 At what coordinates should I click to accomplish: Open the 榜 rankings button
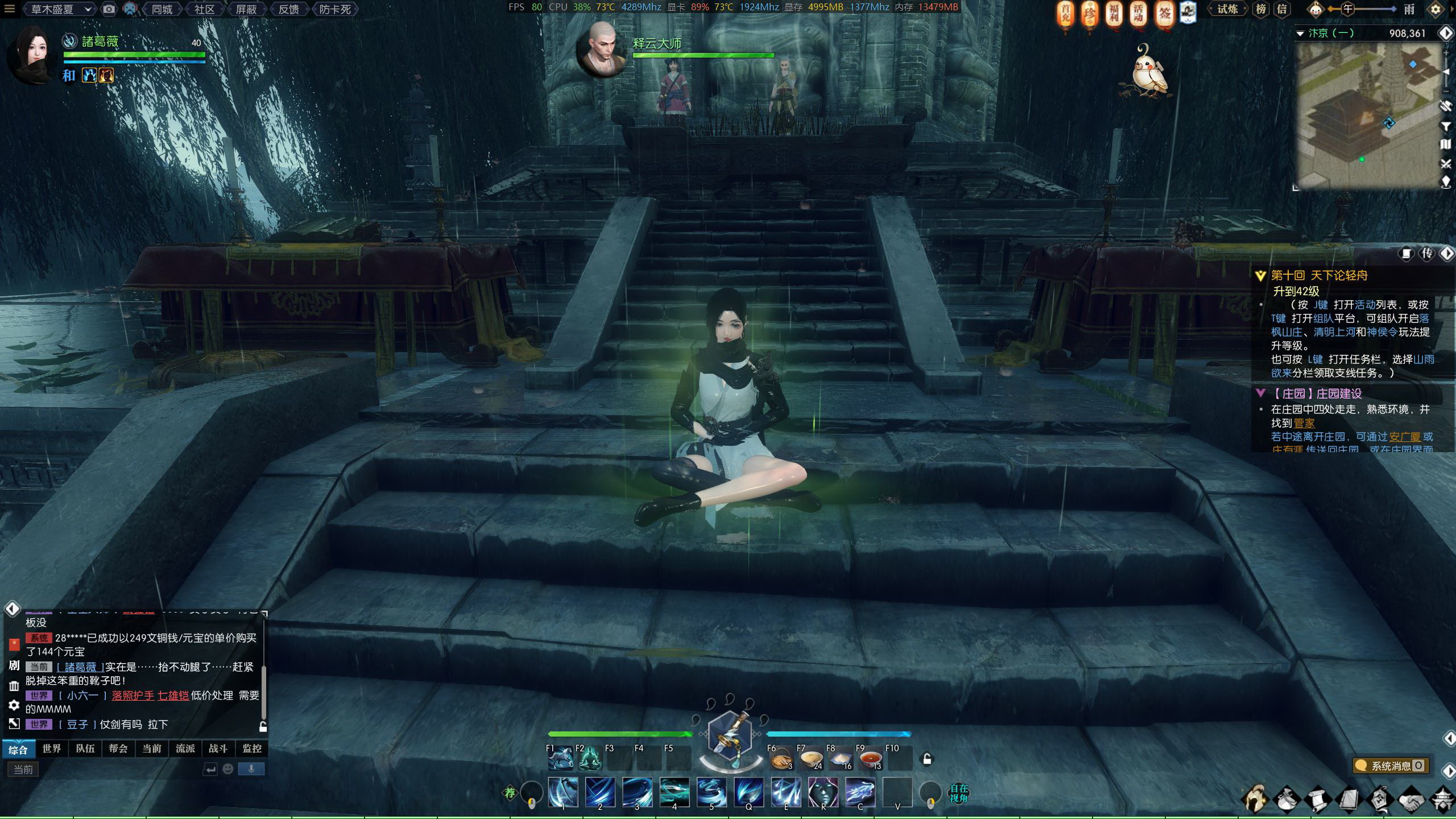click(1261, 9)
